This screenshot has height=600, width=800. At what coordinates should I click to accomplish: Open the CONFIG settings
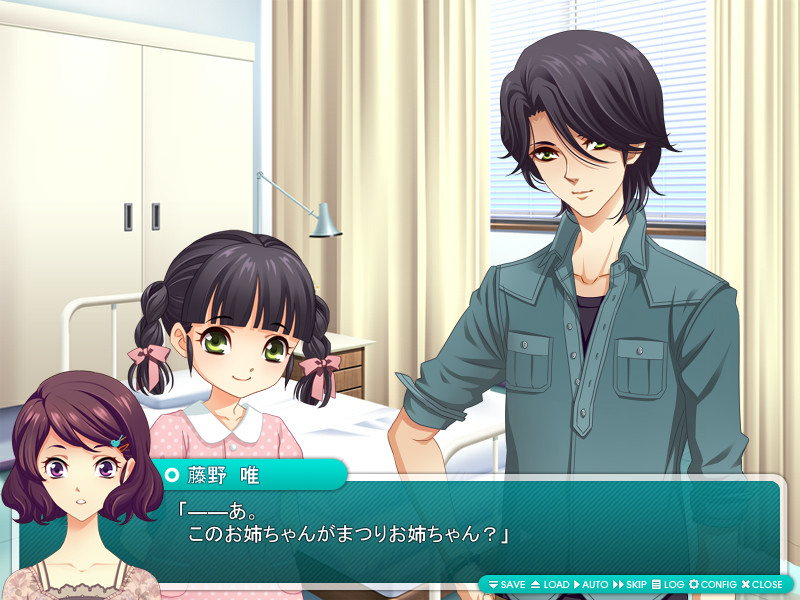pos(713,584)
